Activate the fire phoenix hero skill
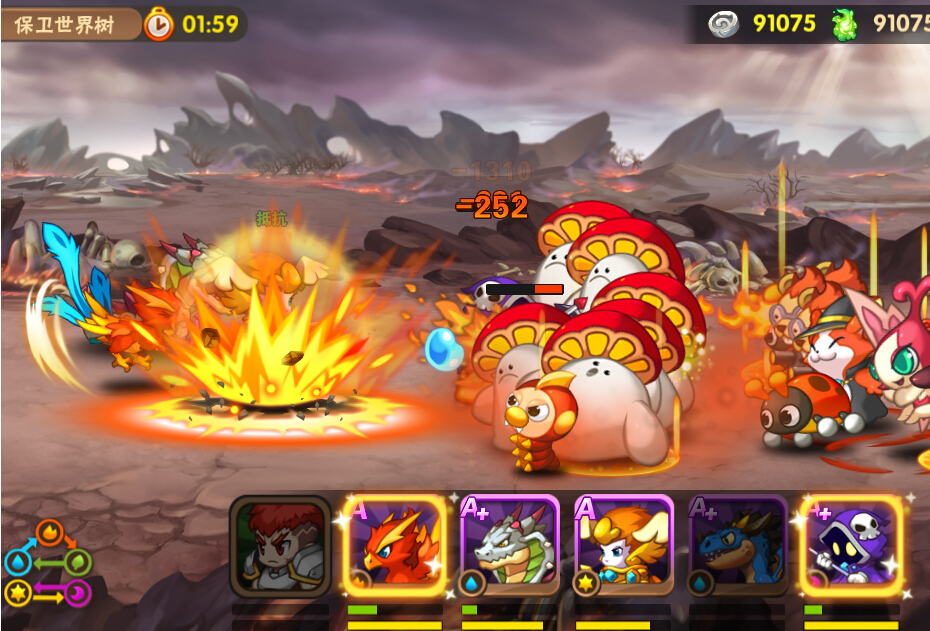 pos(395,545)
